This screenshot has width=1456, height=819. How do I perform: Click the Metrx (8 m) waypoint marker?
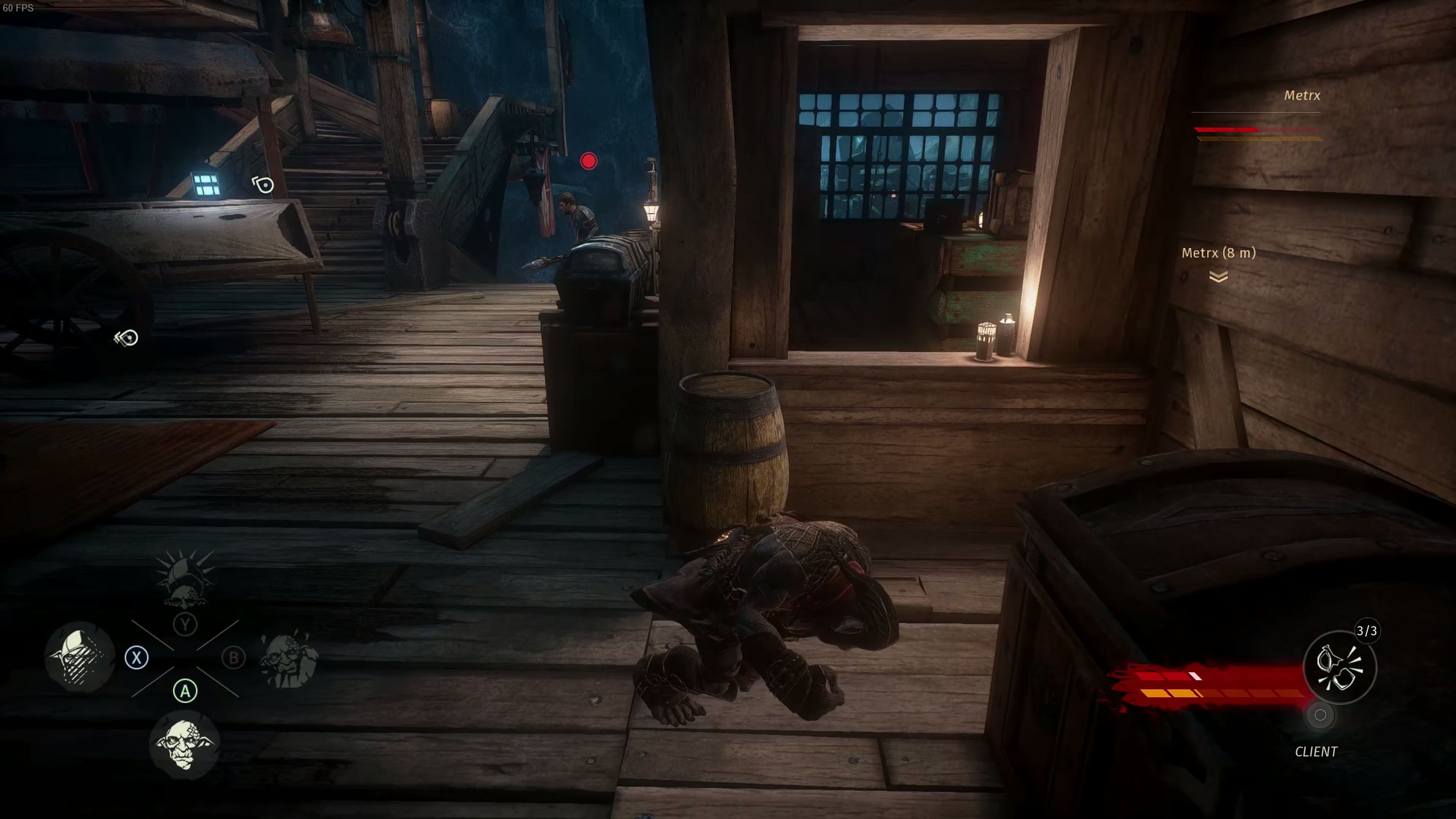pos(1218,276)
